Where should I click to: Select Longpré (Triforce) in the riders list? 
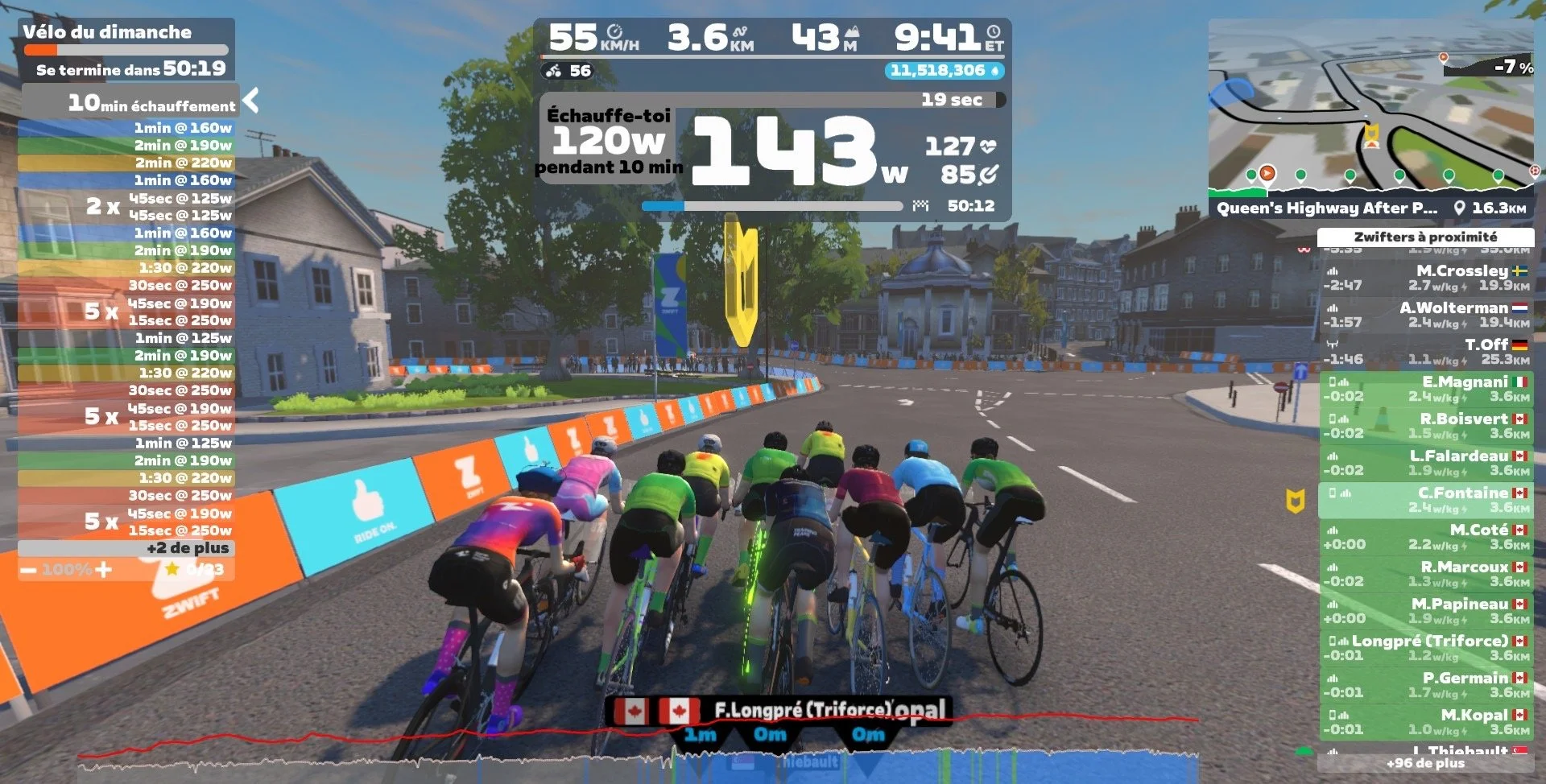click(1425, 648)
